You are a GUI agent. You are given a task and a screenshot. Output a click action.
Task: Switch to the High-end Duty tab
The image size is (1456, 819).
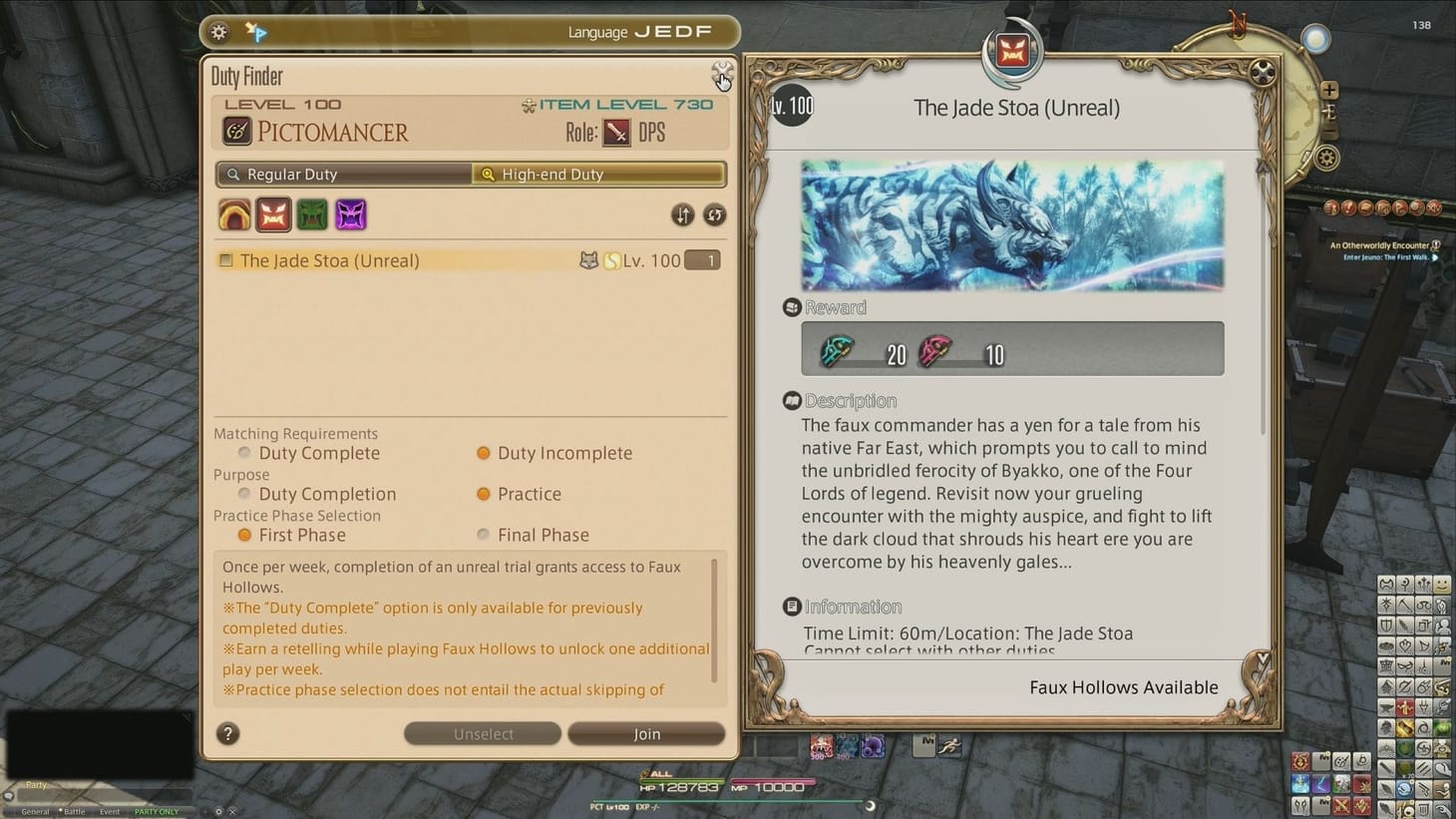pos(597,174)
